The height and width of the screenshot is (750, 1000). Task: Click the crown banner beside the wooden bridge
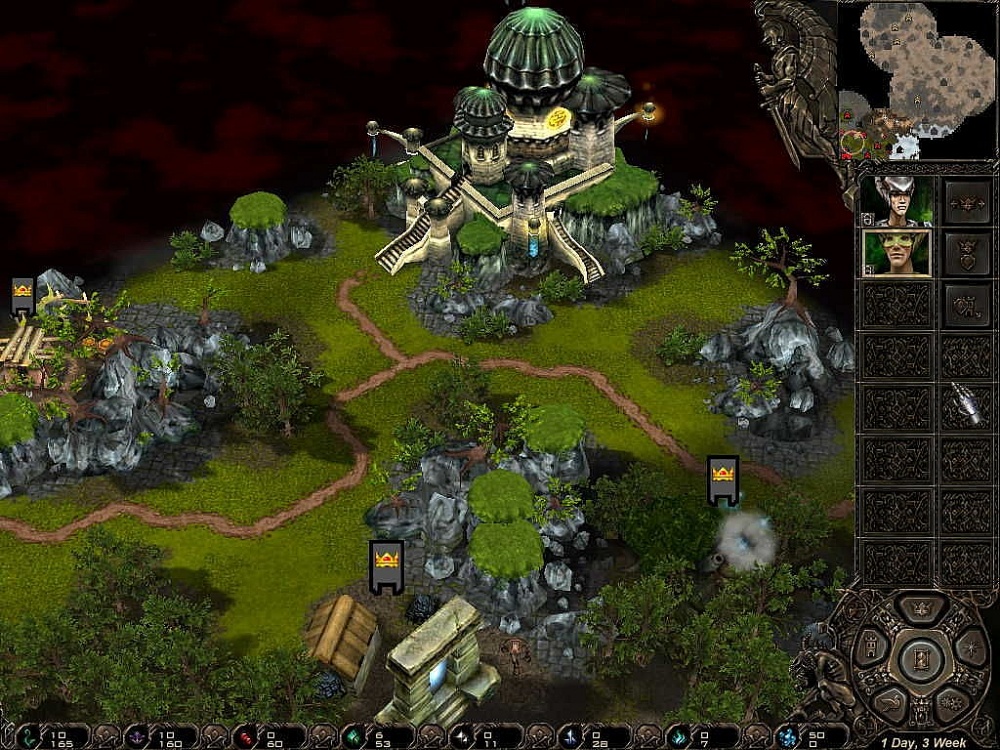point(23,297)
